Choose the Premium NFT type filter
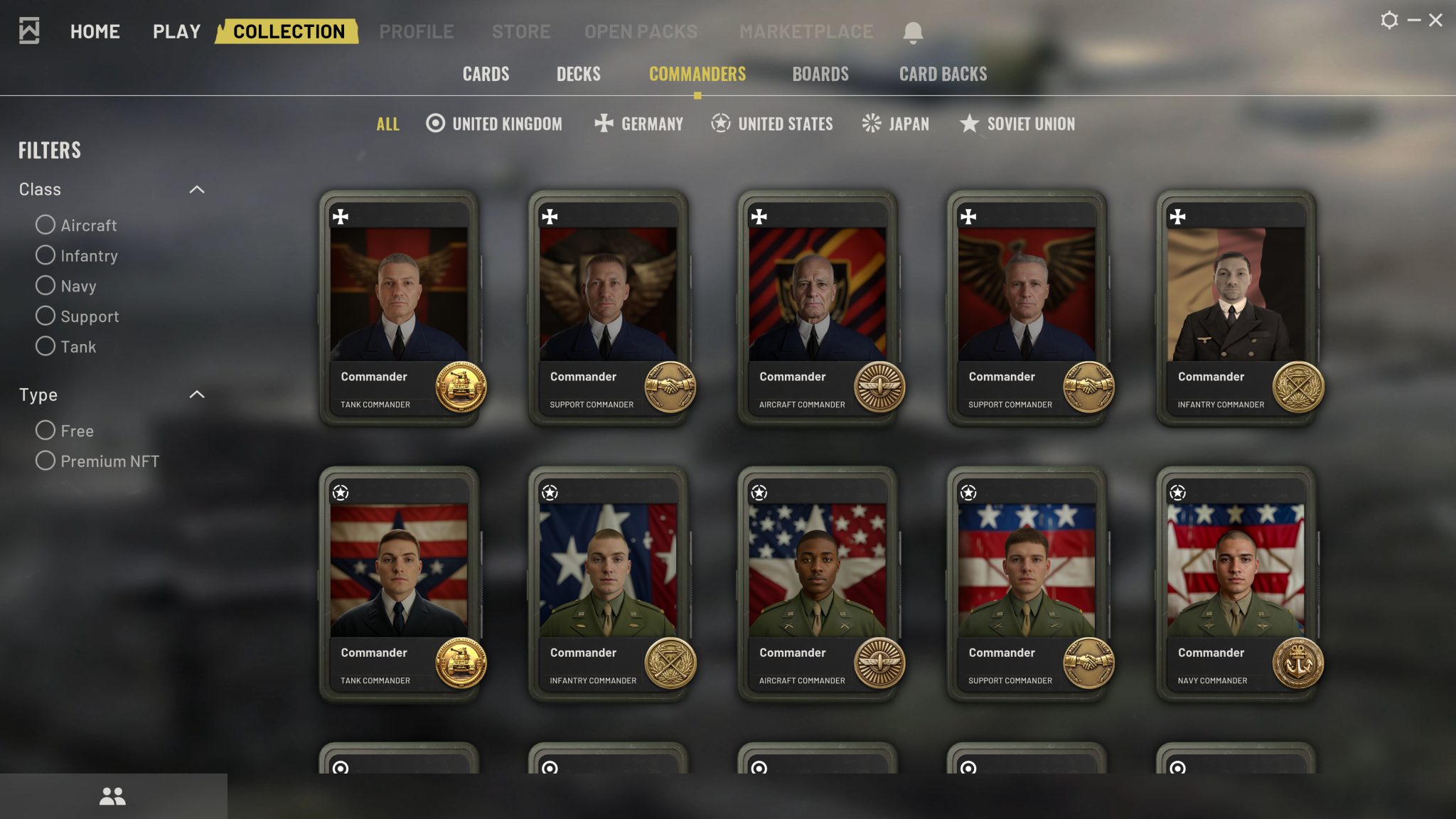The height and width of the screenshot is (819, 1456). pyautogui.click(x=45, y=461)
